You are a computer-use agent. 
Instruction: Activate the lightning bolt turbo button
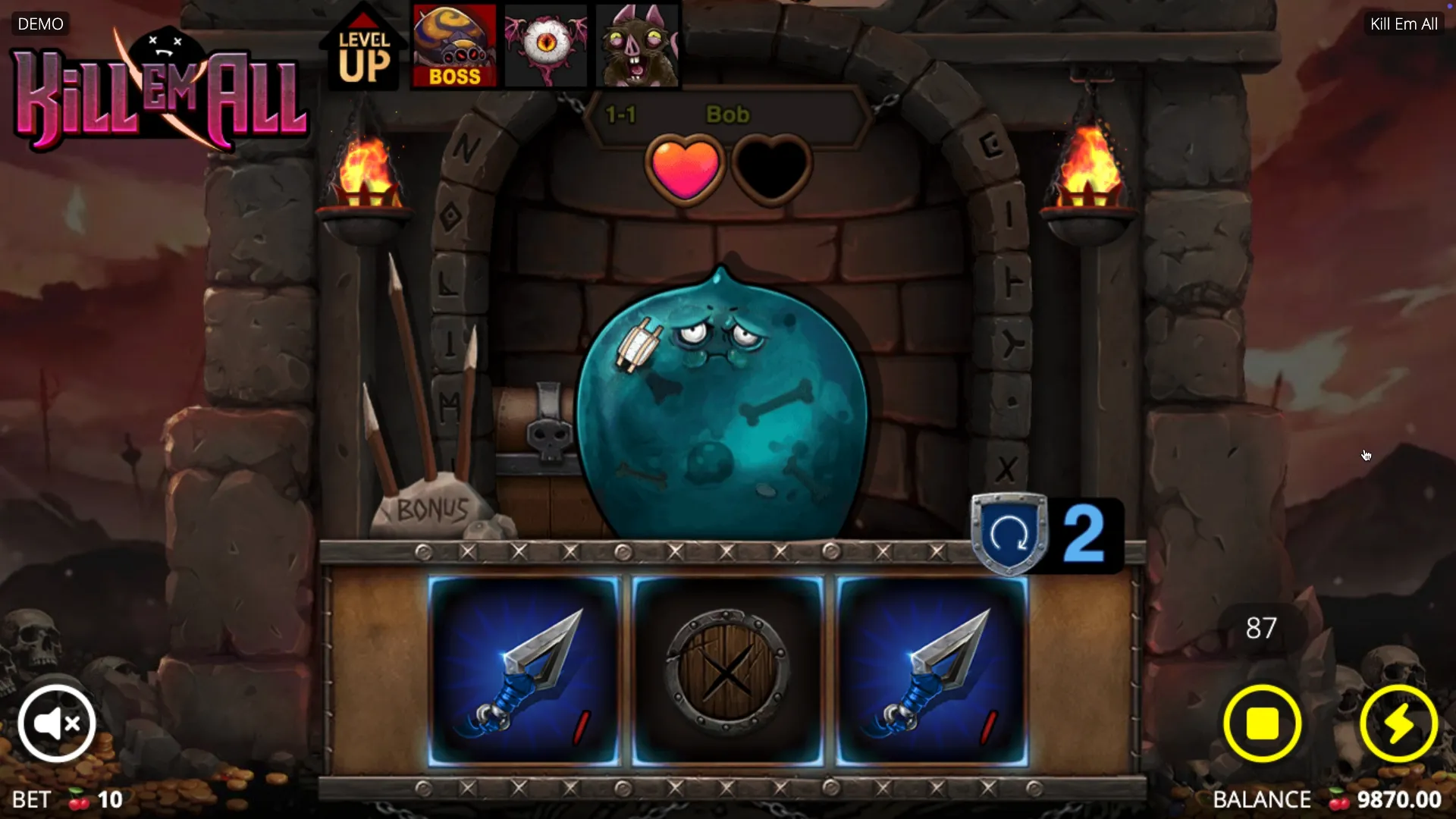tap(1398, 723)
